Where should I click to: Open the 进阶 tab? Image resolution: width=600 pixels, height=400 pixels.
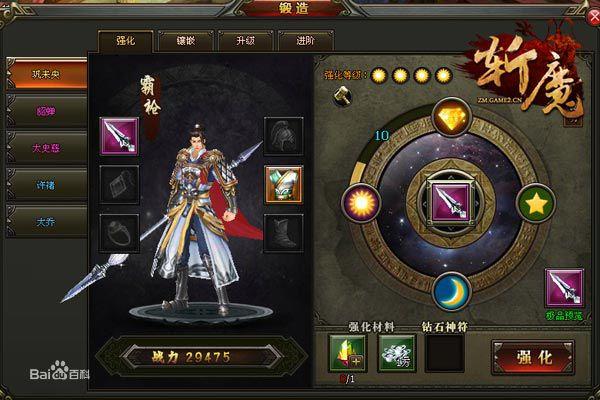(x=304, y=41)
